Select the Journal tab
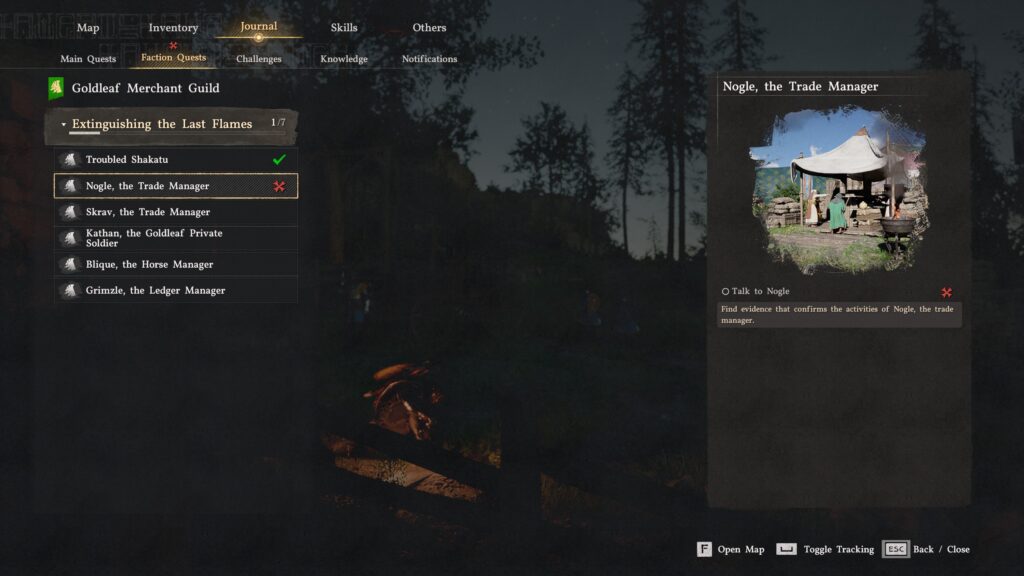Screen dimensions: 1024x576 point(259,27)
